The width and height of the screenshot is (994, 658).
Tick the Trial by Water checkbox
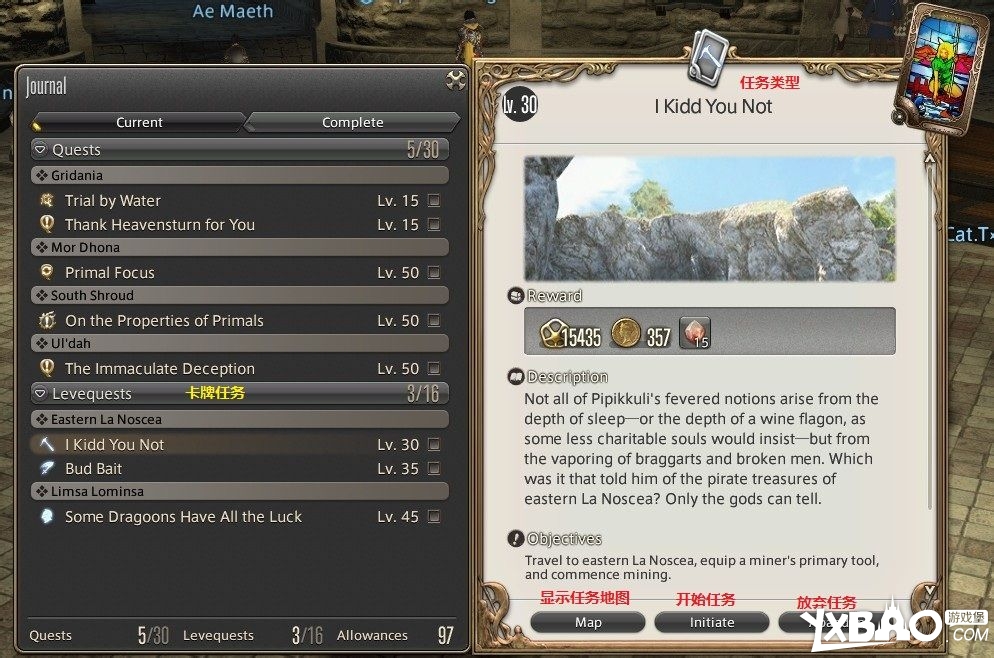434,201
